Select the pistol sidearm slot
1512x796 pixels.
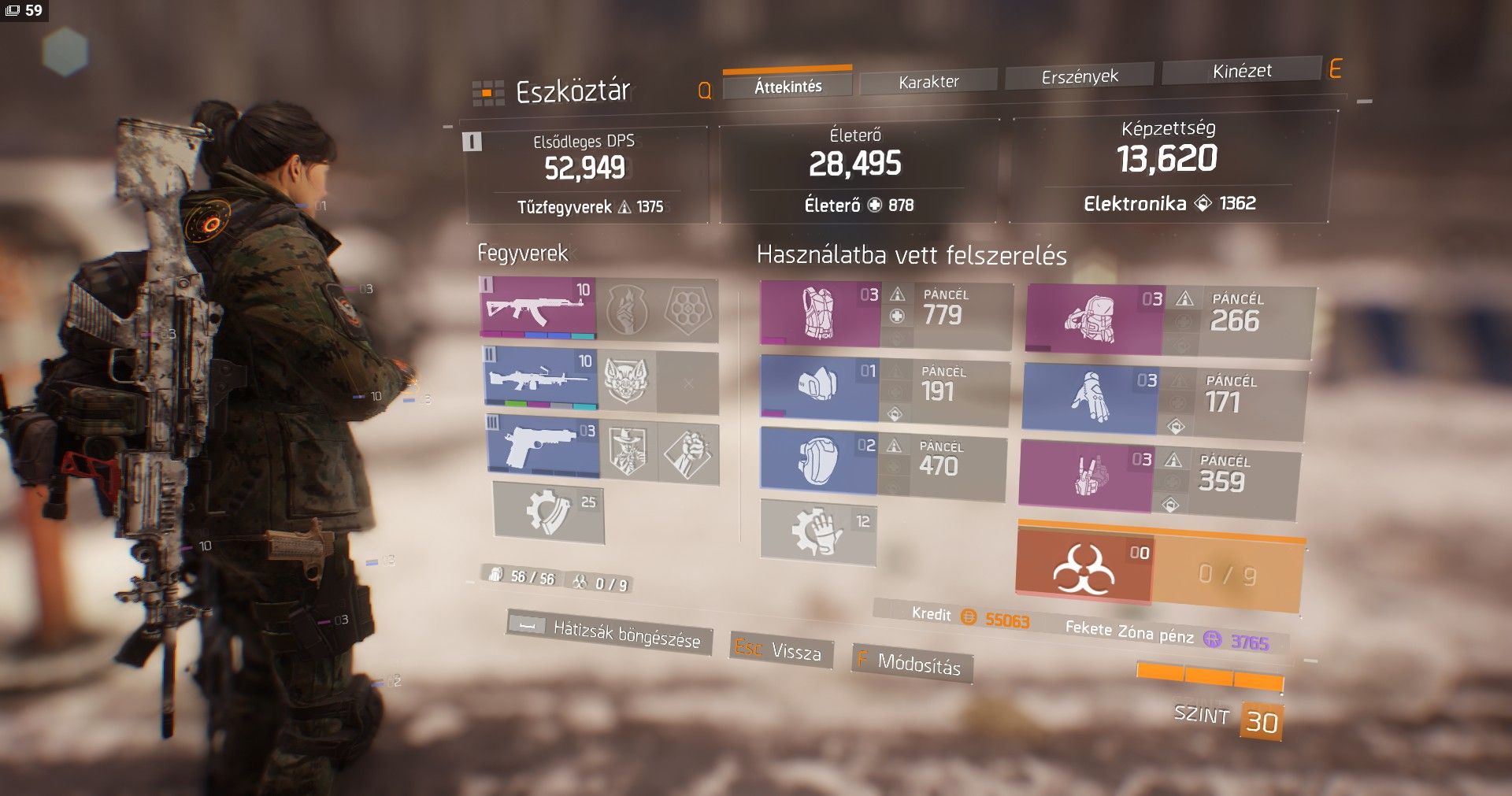coord(543,448)
